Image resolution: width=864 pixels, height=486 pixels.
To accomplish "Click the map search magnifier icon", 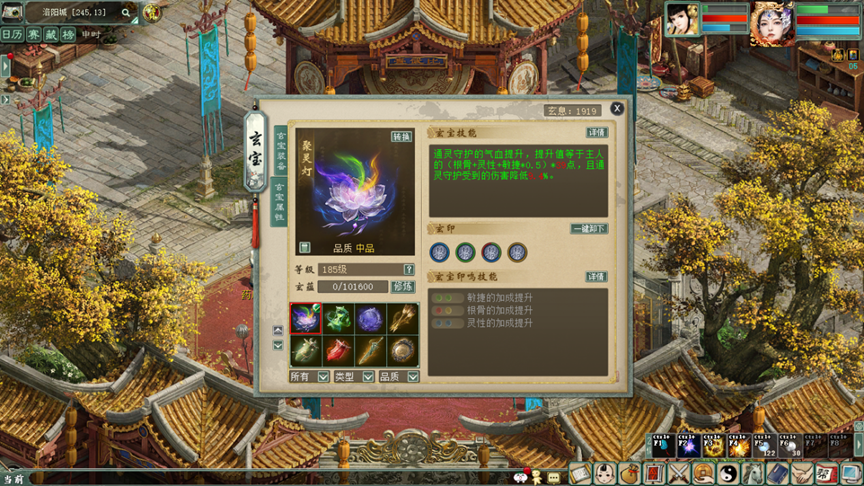I will (x=126, y=13).
